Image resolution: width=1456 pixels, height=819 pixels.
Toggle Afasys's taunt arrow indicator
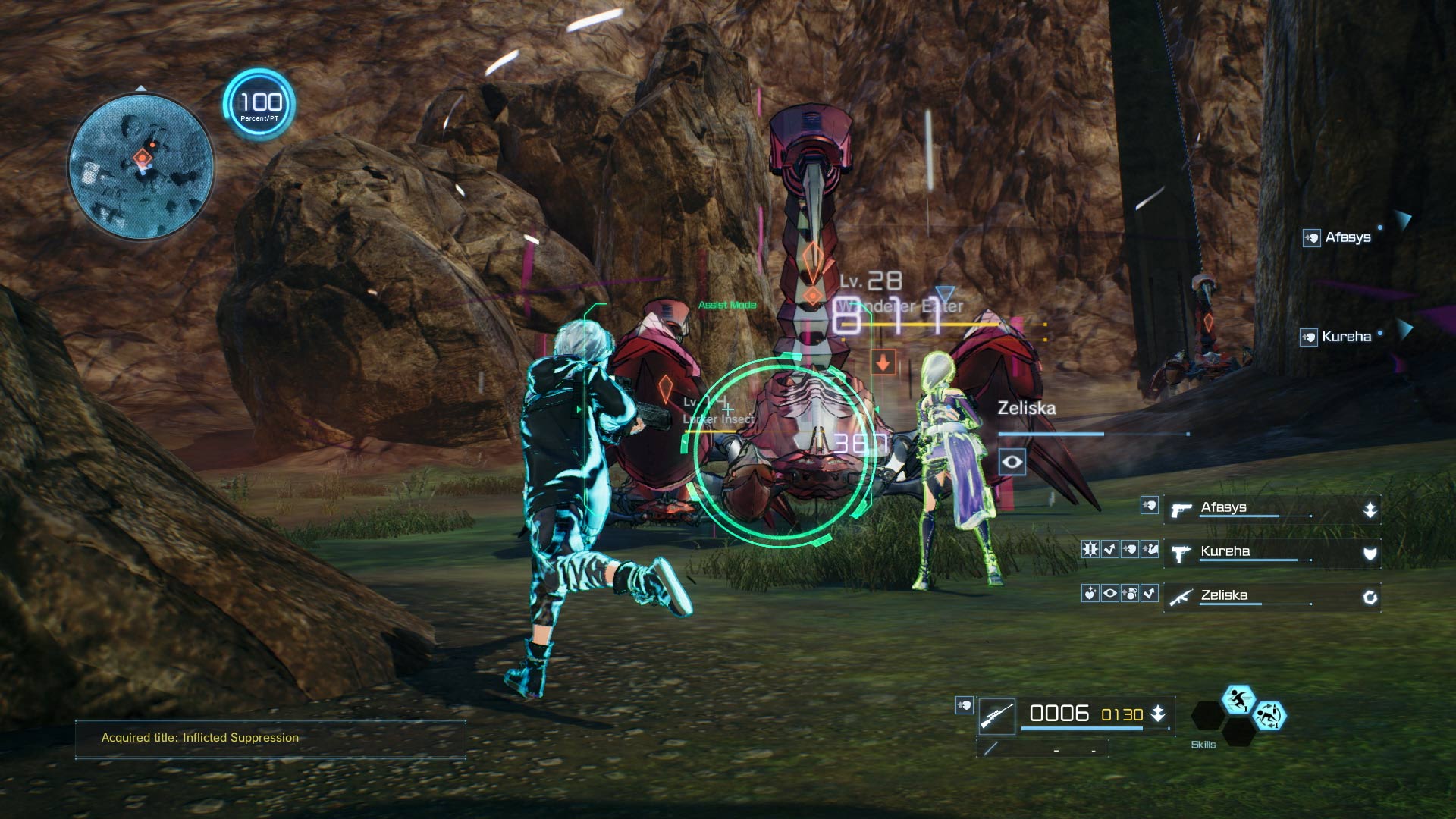click(1370, 510)
